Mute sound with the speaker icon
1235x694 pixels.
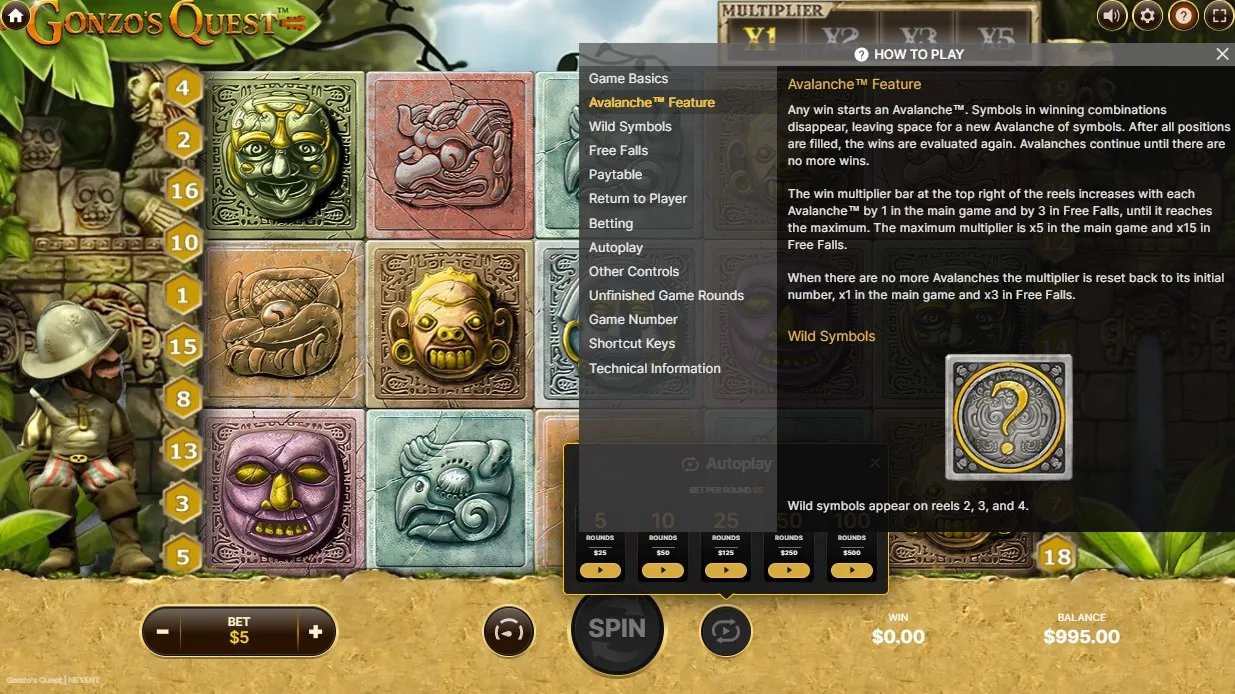click(1112, 15)
